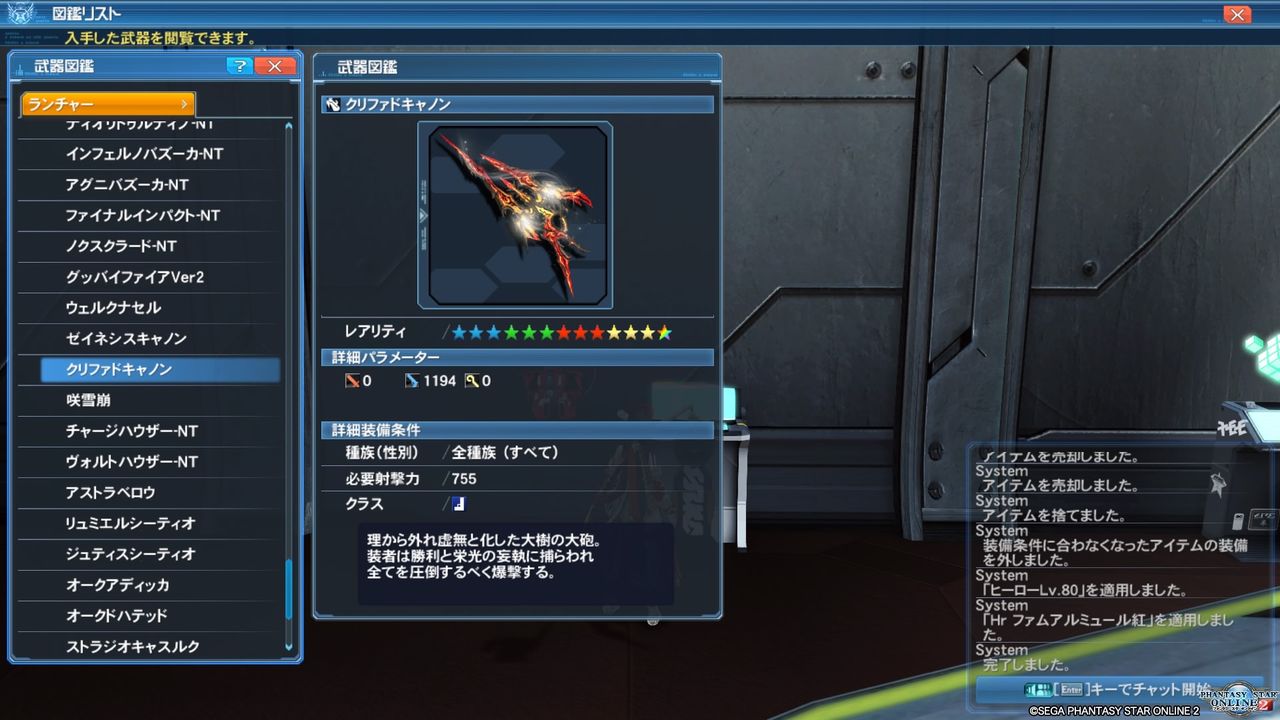Click the クリファドキャノン weapon preview image
1280x720 pixels.
tap(516, 214)
